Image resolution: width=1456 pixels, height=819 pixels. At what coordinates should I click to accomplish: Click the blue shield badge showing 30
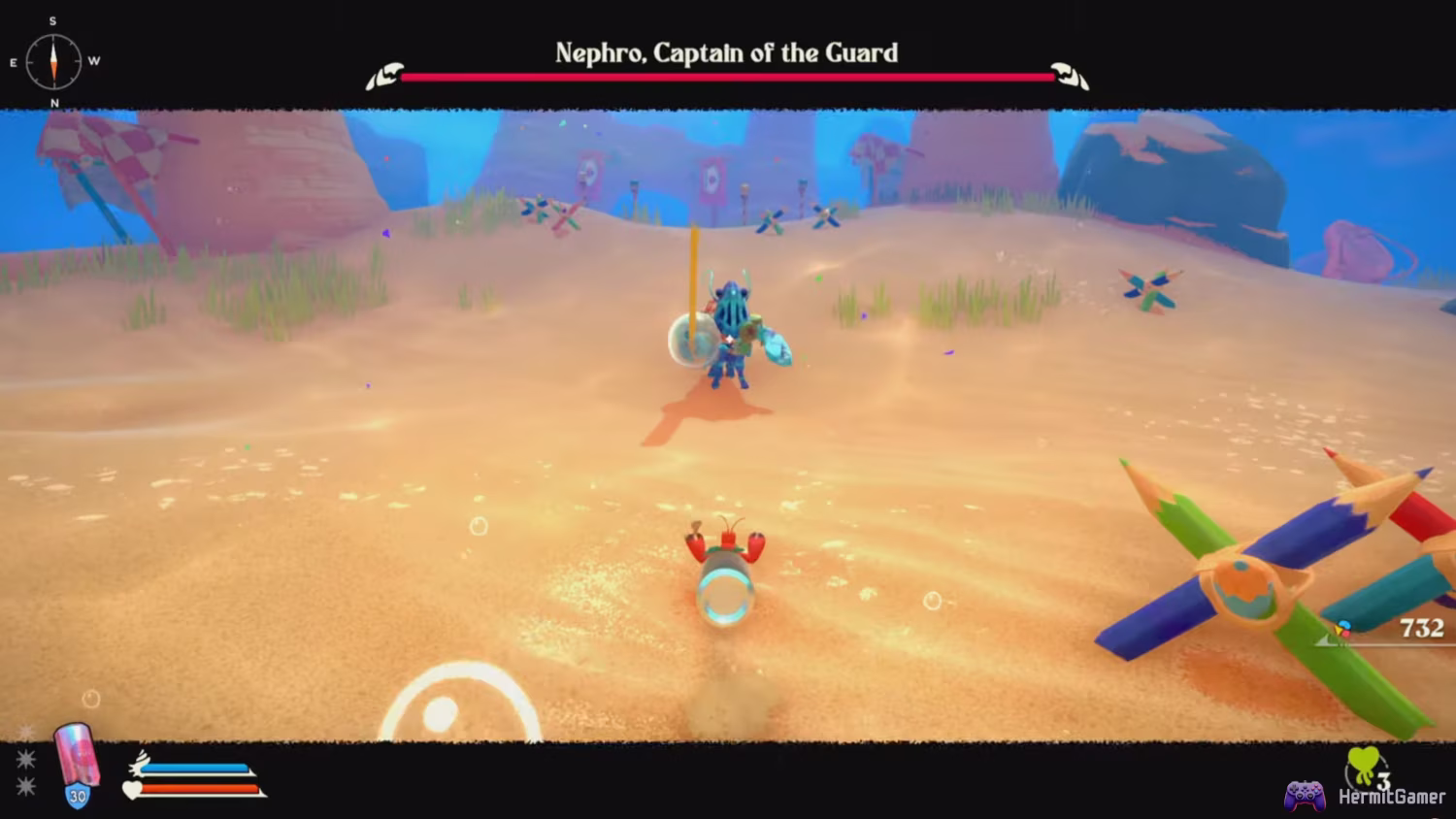[x=78, y=798]
